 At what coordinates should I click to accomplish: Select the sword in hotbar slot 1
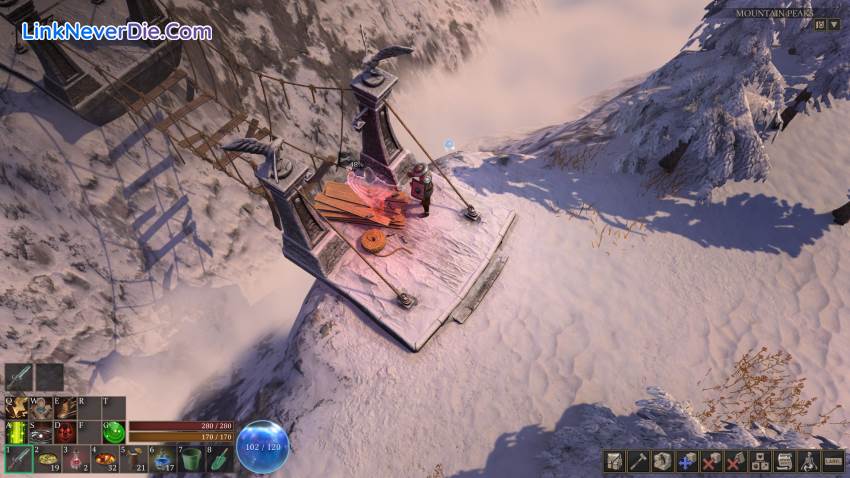click(18, 459)
